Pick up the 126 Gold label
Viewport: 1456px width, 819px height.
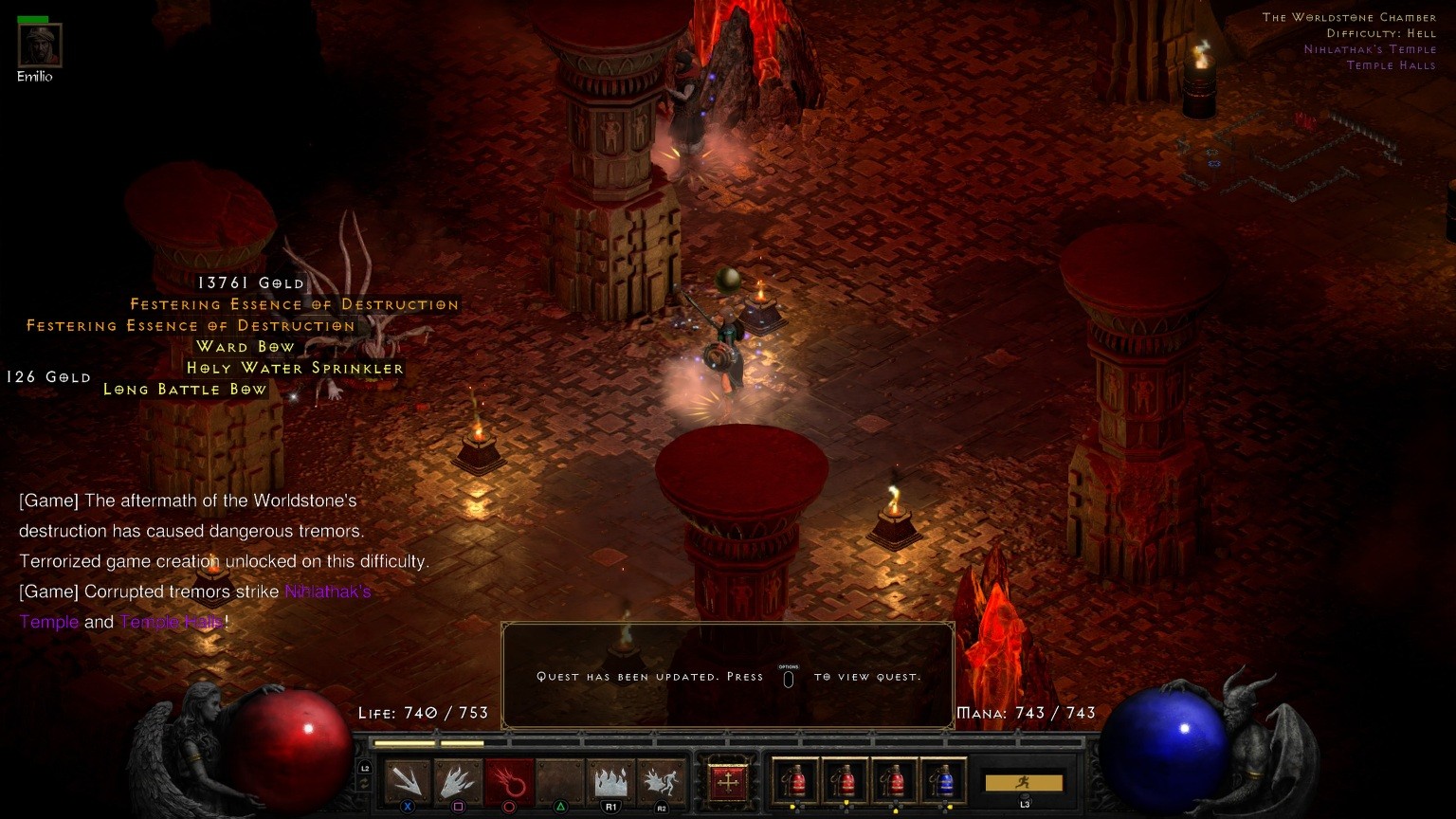48,377
